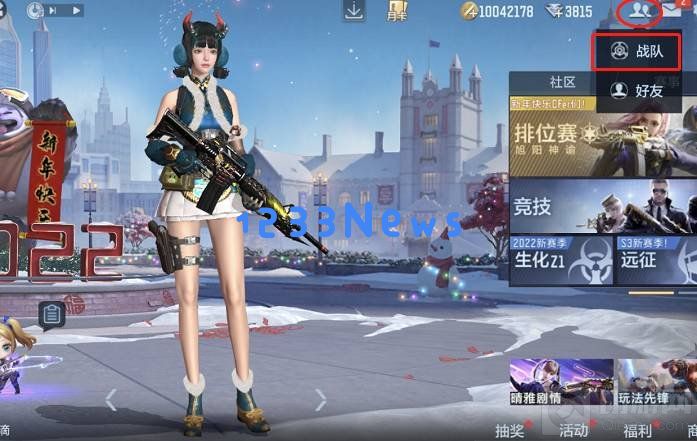Click the clipboard icon near the character
The width and height of the screenshot is (697, 441).
click(x=53, y=315)
